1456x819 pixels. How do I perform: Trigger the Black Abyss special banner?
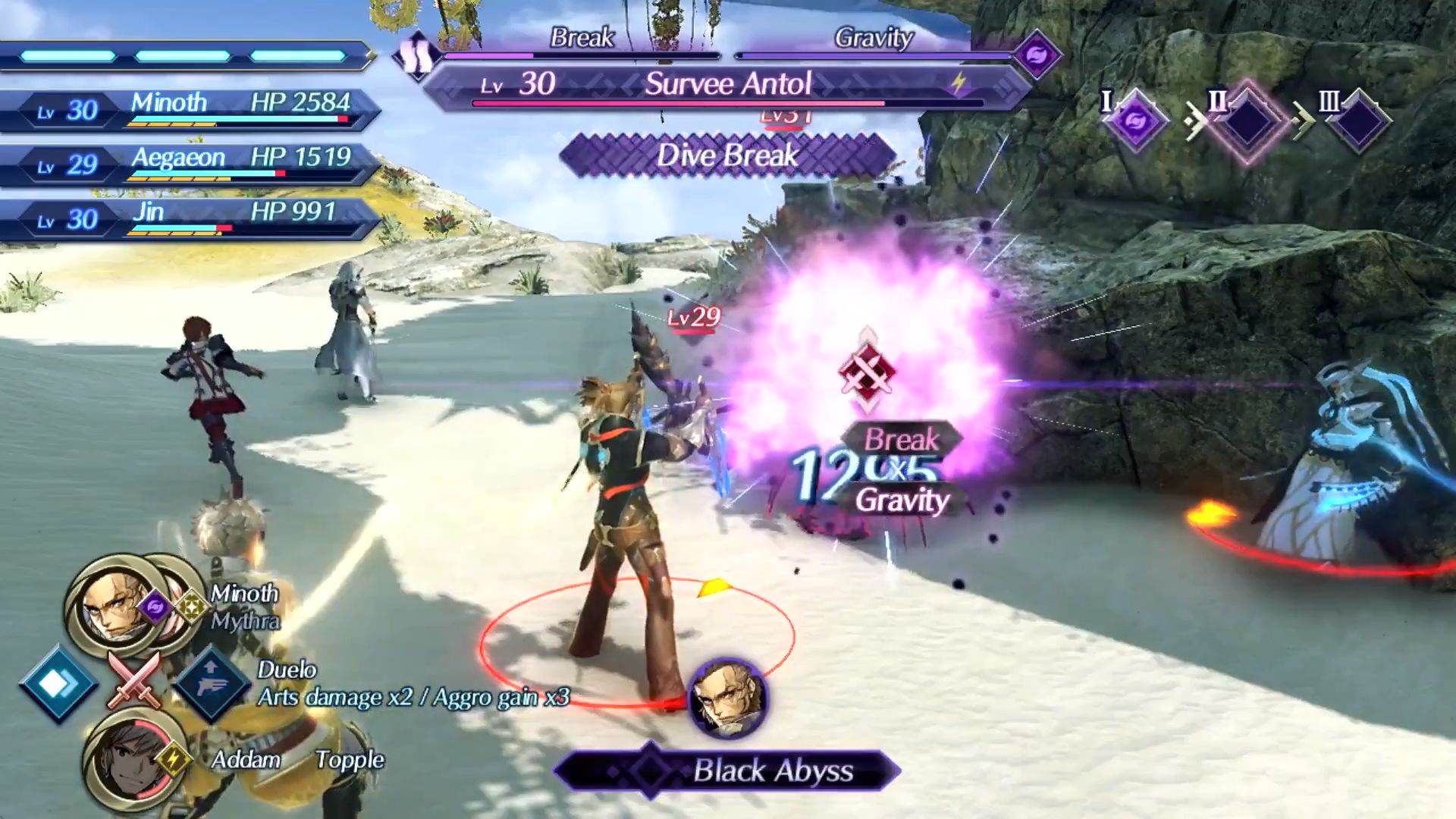tap(728, 771)
